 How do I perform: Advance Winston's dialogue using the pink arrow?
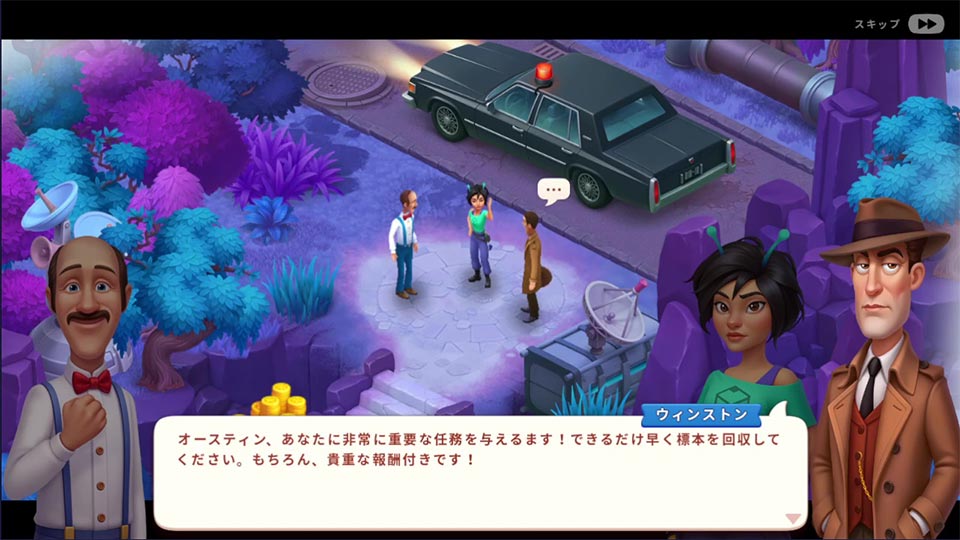[x=793, y=518]
